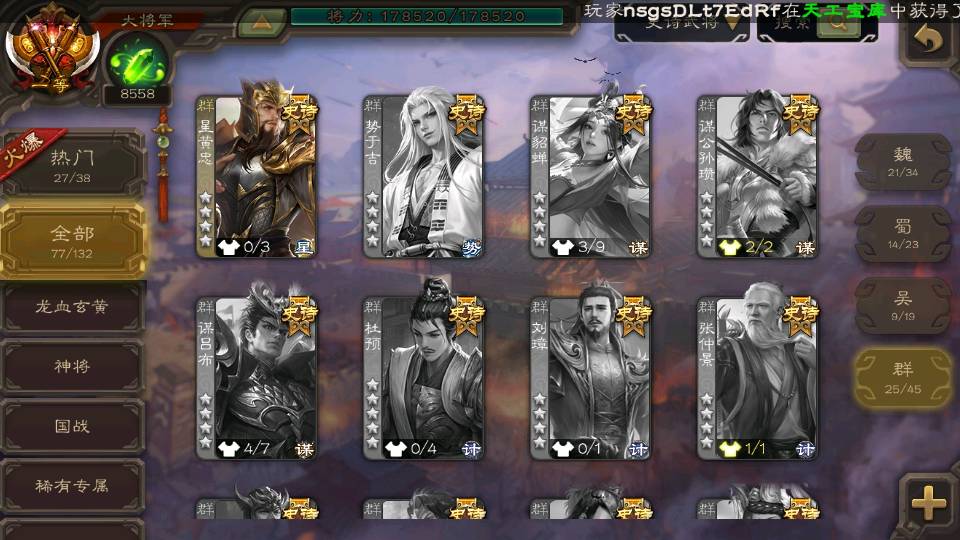960x540 pixels.
Task: Show the 神将 category
Action: [x=72, y=367]
